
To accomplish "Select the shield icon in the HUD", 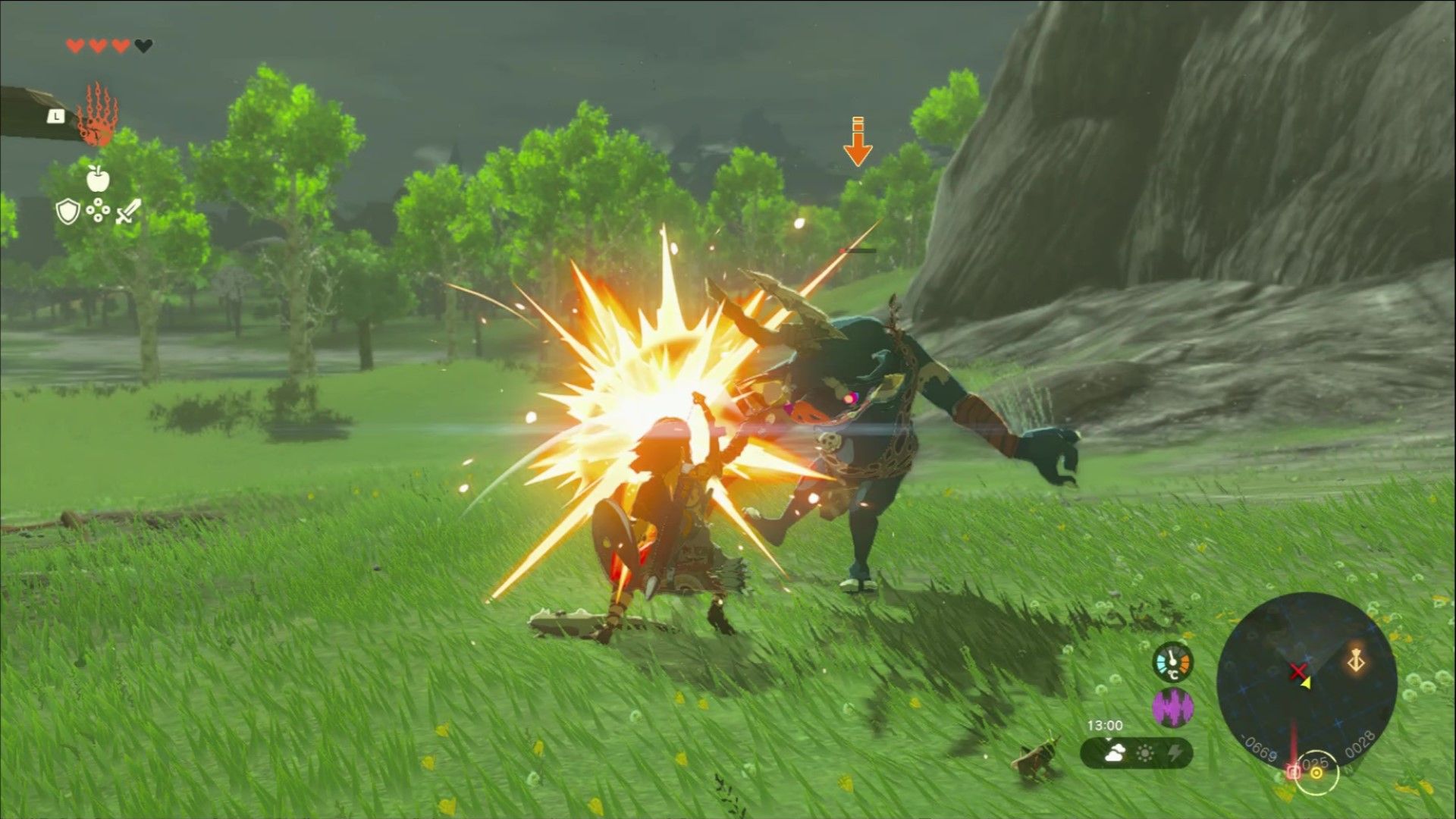I will [x=68, y=211].
